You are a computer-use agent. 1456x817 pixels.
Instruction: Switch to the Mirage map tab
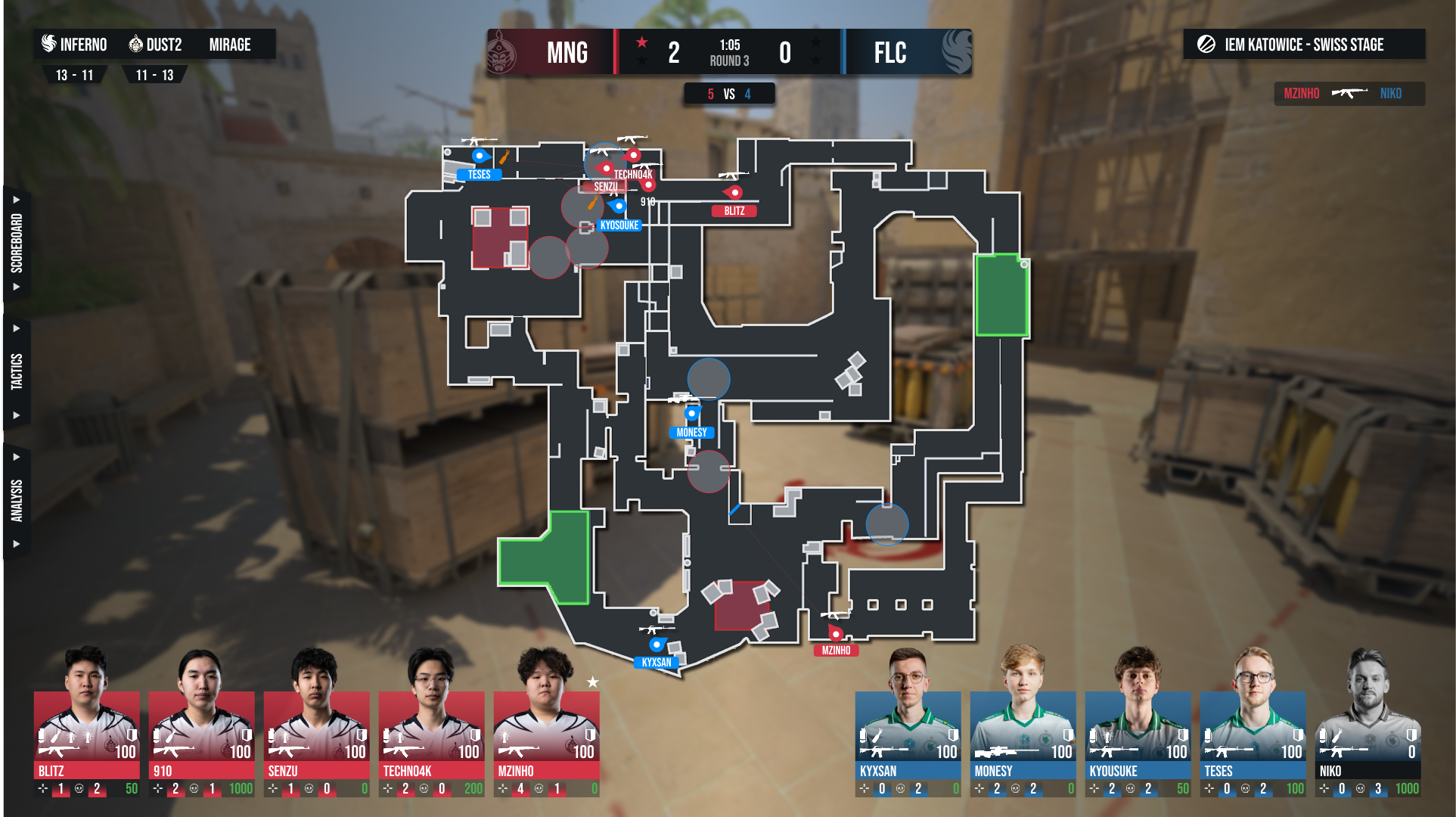[x=230, y=45]
